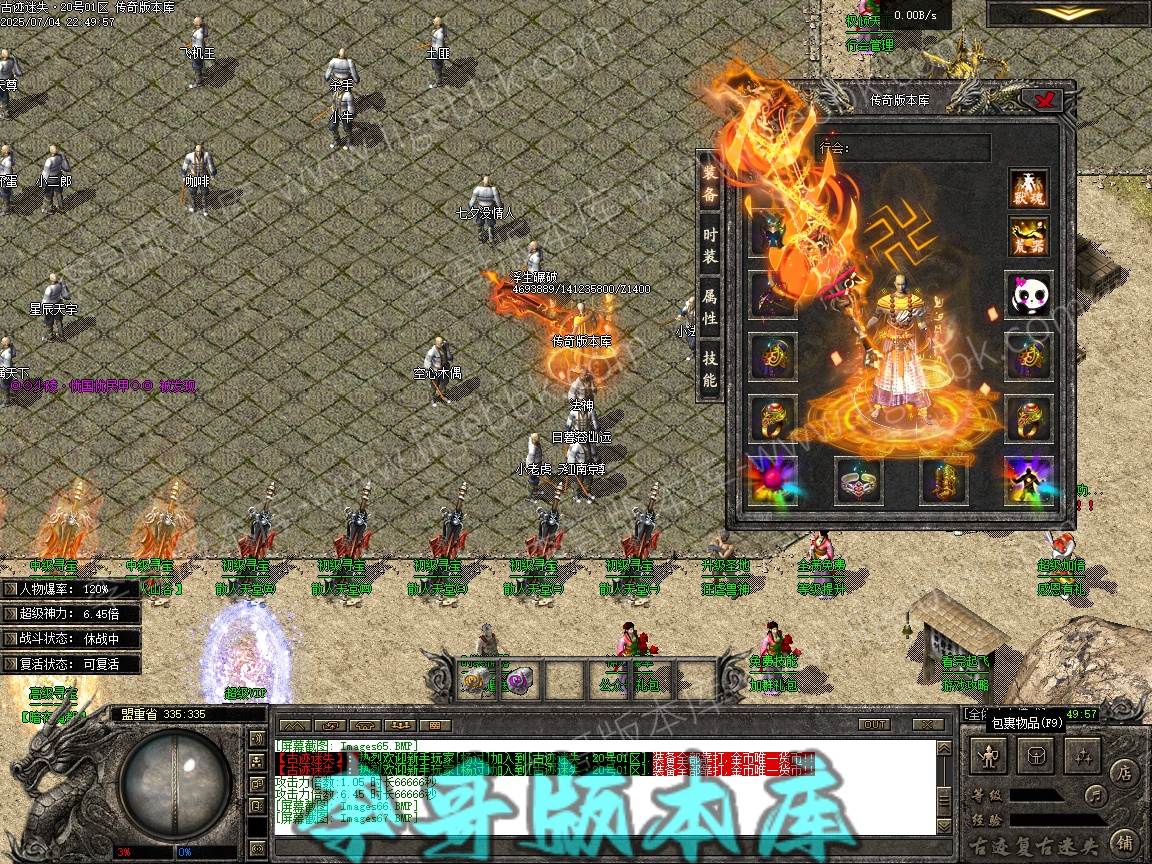The image size is (1152, 864).
Task: Close the chat panel with X button
Action: pyautogui.click(x=928, y=724)
